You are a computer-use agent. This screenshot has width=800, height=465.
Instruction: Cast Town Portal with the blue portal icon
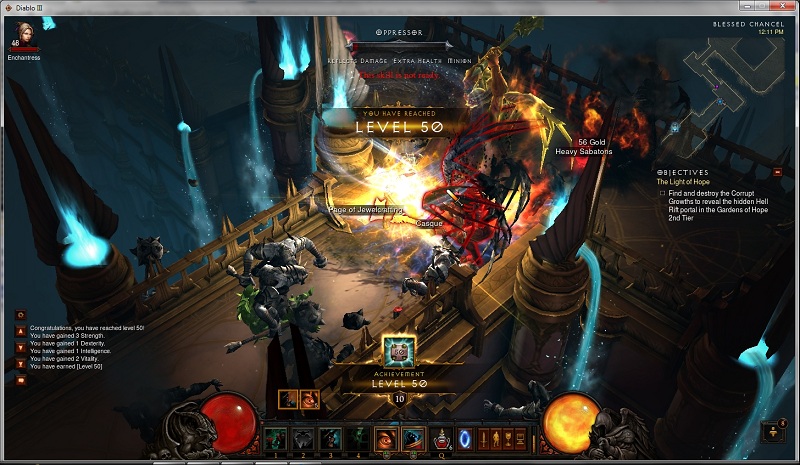pyautogui.click(x=465, y=438)
